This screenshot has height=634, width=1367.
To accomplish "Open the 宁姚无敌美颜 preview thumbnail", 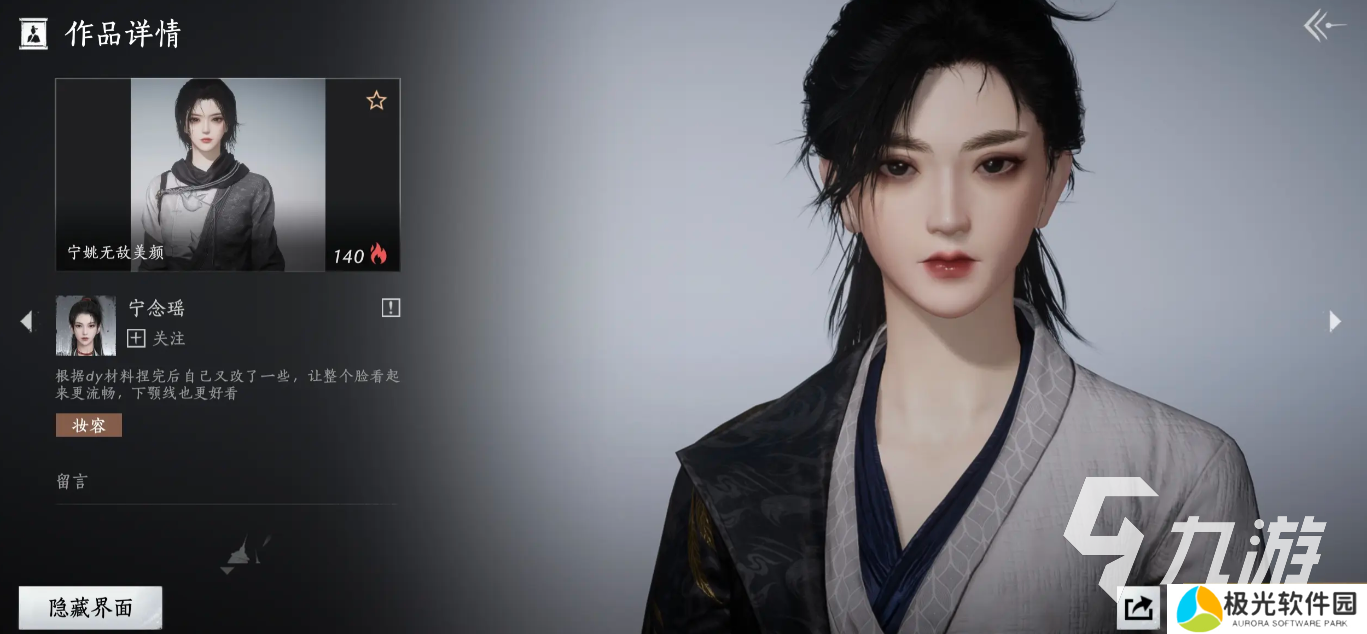I will [x=227, y=174].
